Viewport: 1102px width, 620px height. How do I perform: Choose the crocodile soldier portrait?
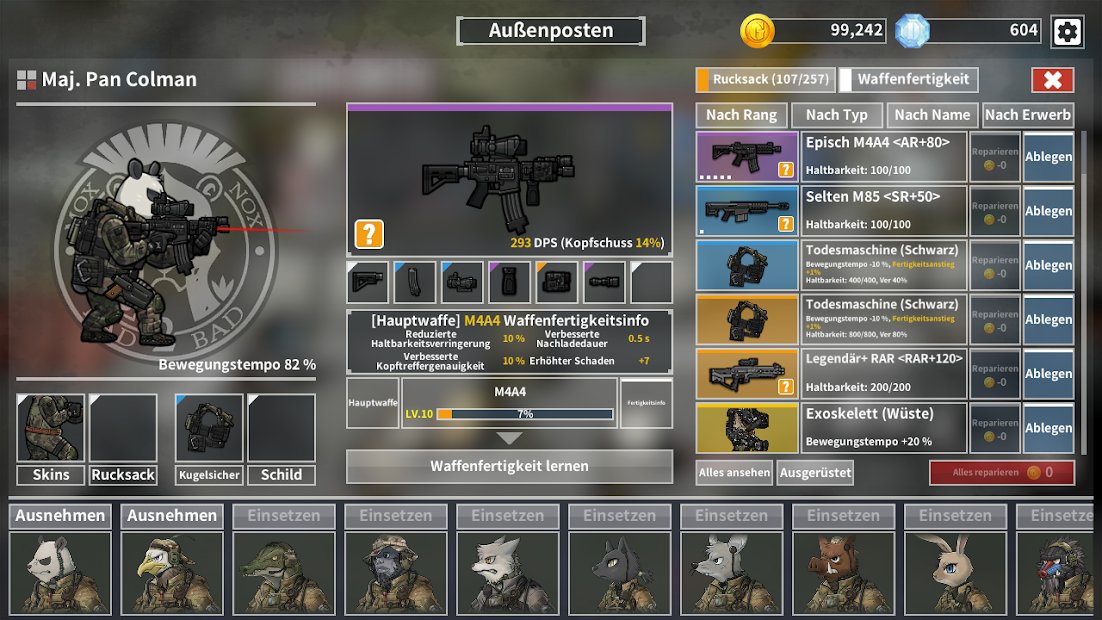(284, 573)
